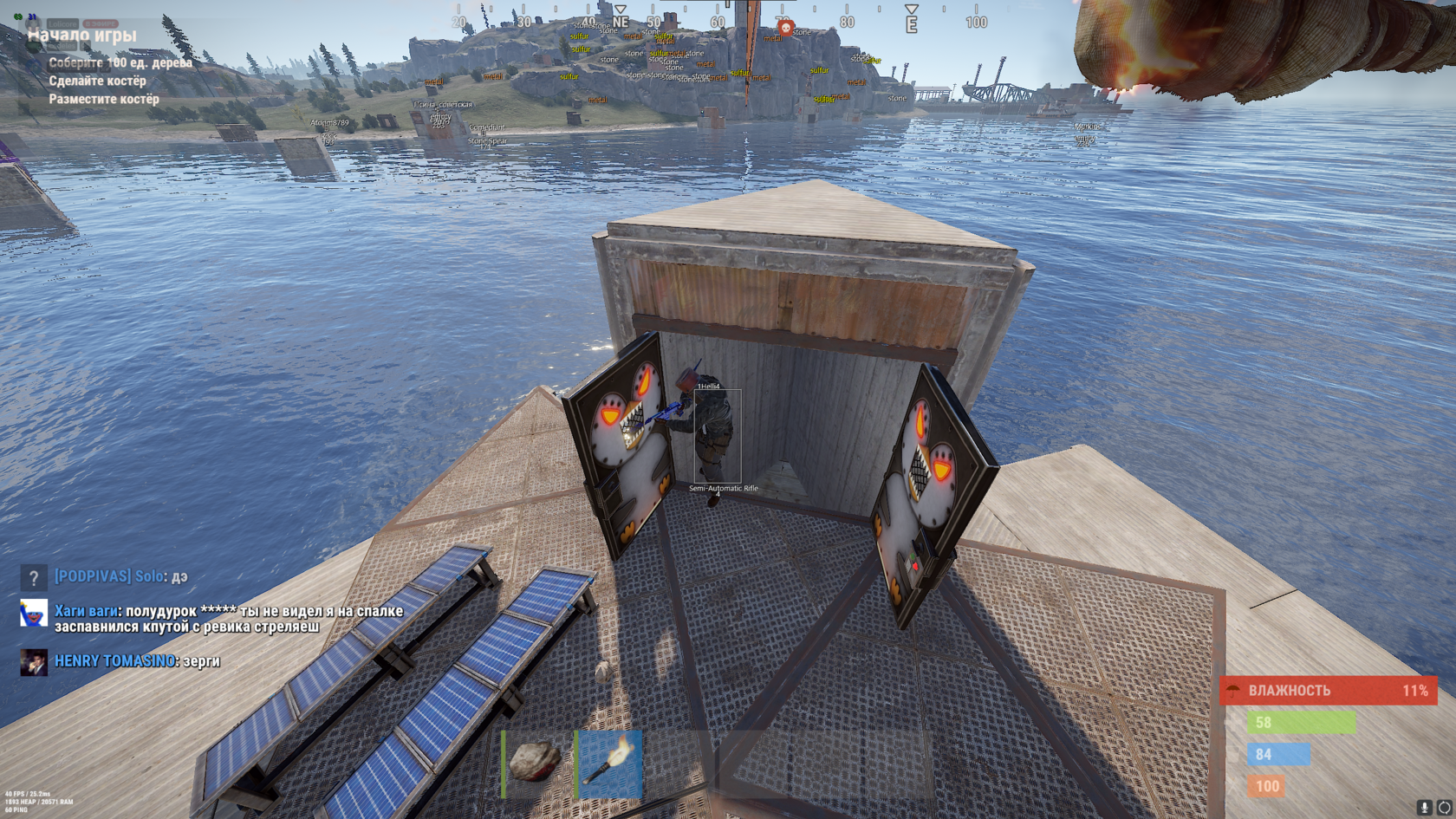Click the microphone voice icon
The image size is (1456, 819).
[x=1424, y=807]
